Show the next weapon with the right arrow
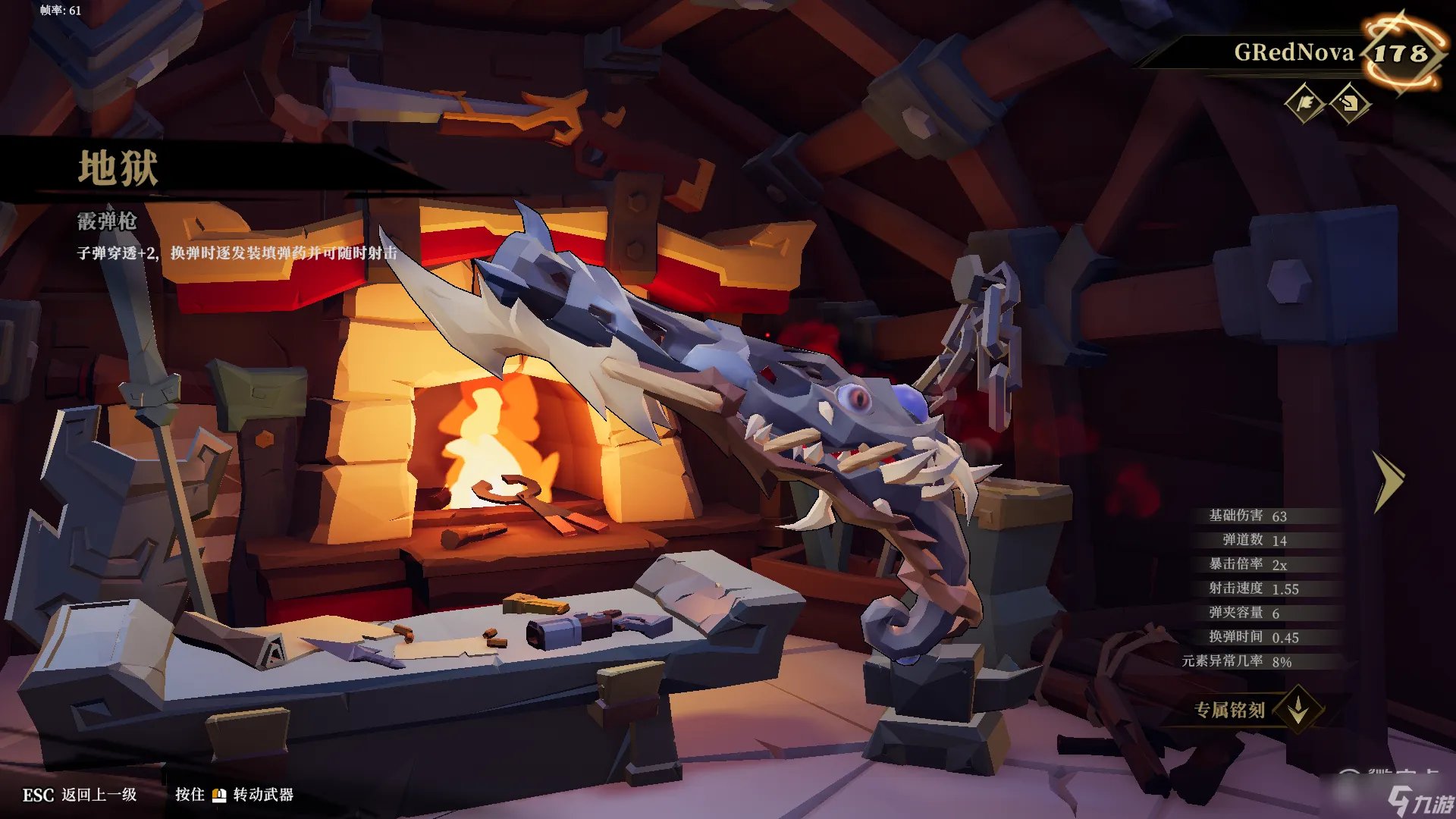Image resolution: width=1456 pixels, height=819 pixels. pos(1389,481)
